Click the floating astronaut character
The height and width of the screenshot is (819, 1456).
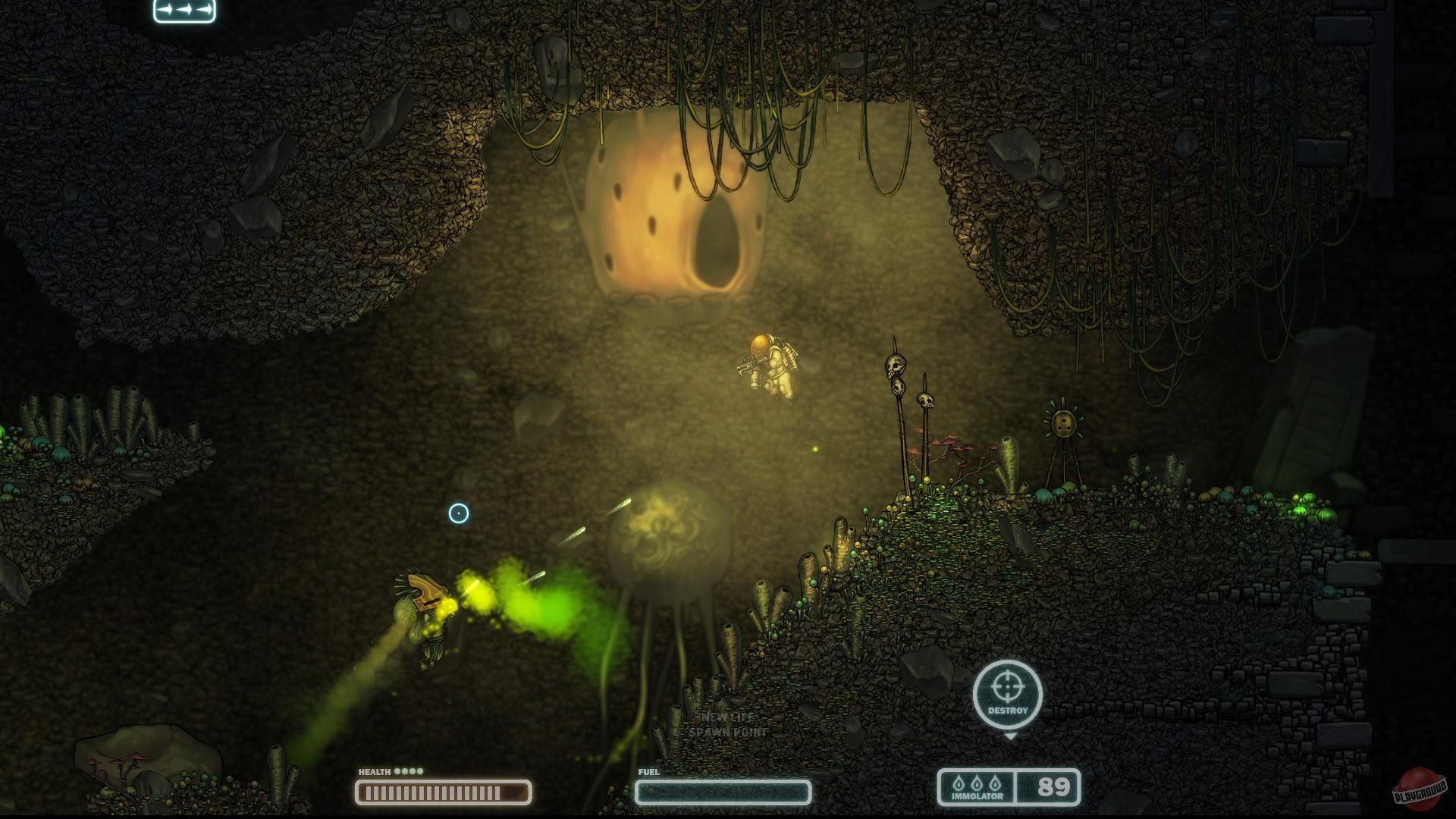770,364
